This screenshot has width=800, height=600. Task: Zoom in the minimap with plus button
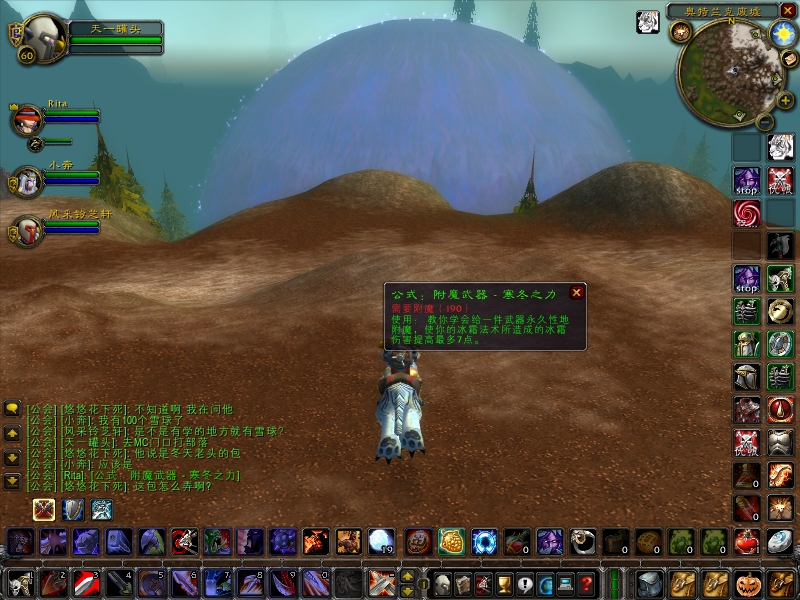coord(785,101)
